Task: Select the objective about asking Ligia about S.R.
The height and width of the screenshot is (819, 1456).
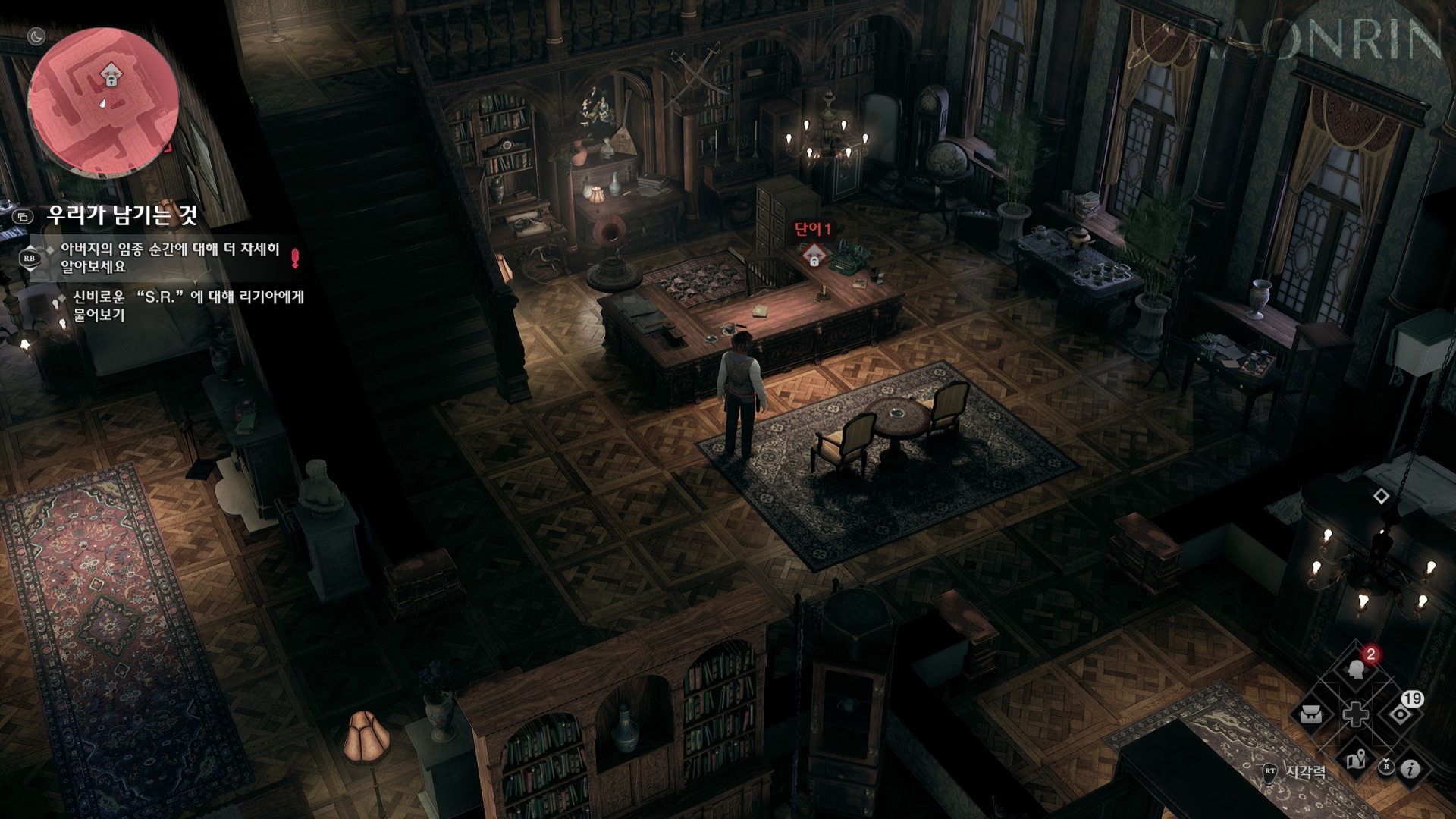Action: (188, 305)
